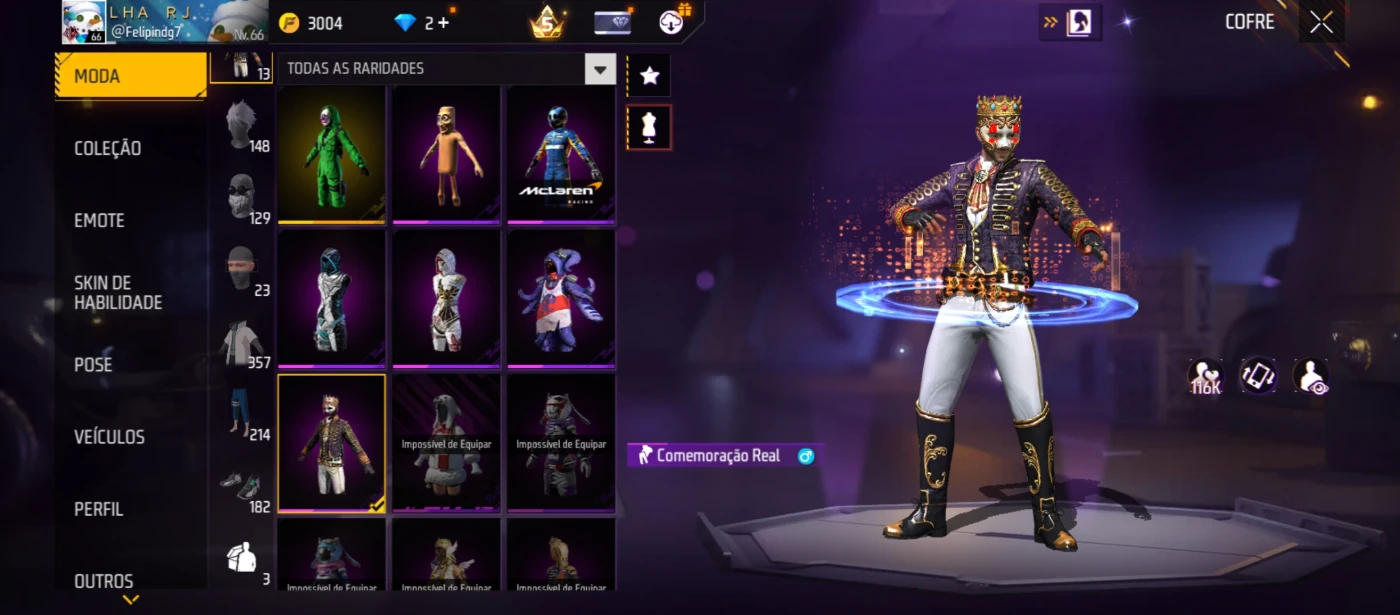This screenshot has width=1400, height=615.
Task: Select the OUTROS tab
Action: click(103, 581)
